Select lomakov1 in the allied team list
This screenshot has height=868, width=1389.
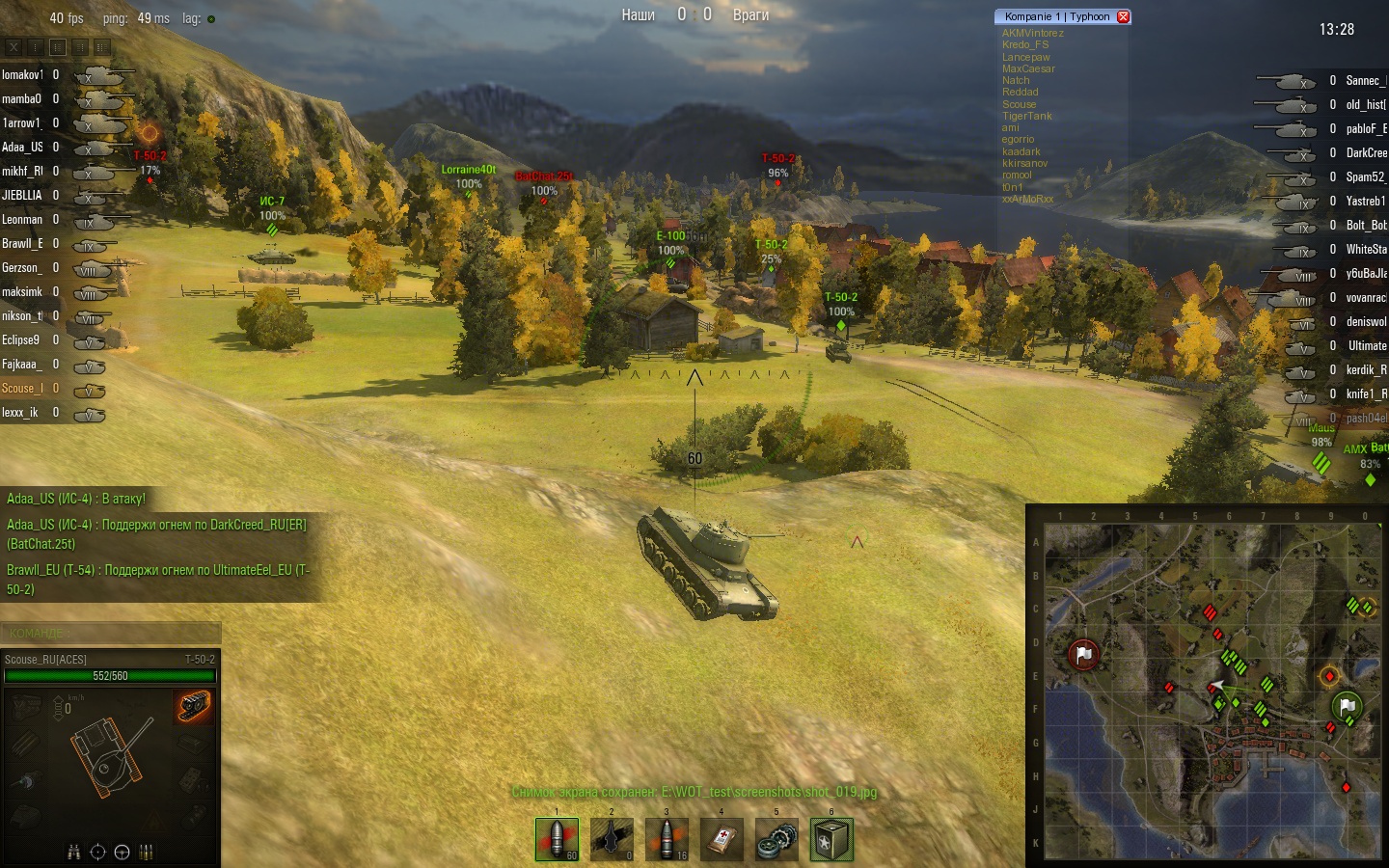(x=22, y=75)
